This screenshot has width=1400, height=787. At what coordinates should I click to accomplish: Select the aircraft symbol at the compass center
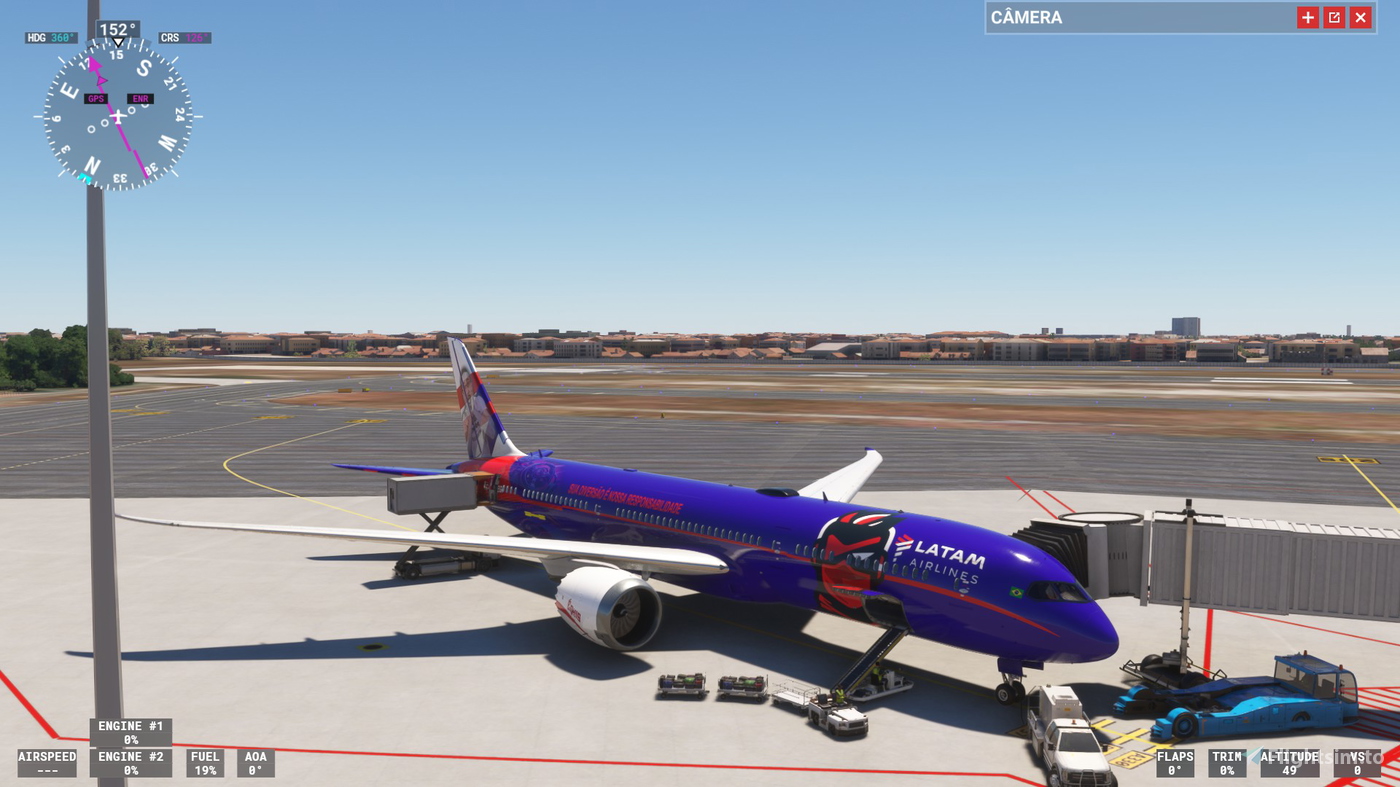coord(117,117)
